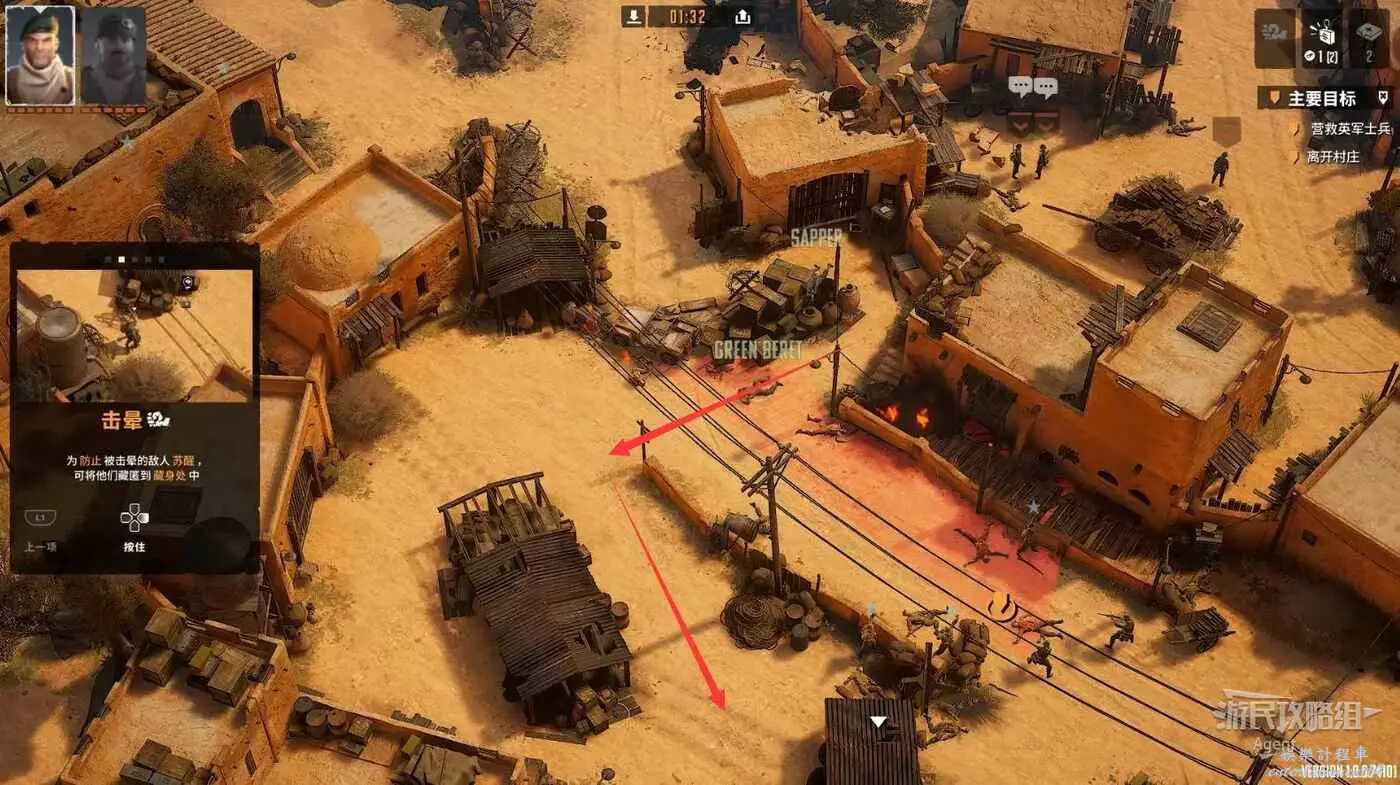Click the quick load upload-arrow icon
The width and height of the screenshot is (1400, 785).
point(742,16)
